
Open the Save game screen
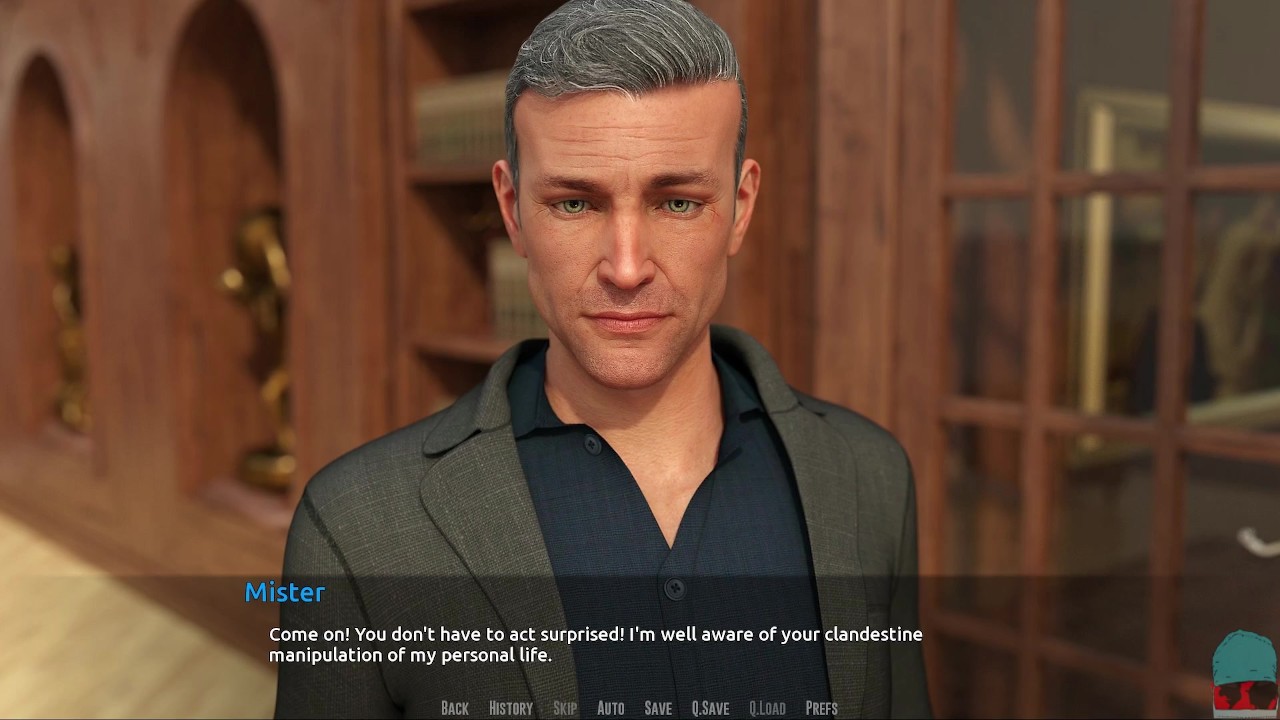[658, 708]
